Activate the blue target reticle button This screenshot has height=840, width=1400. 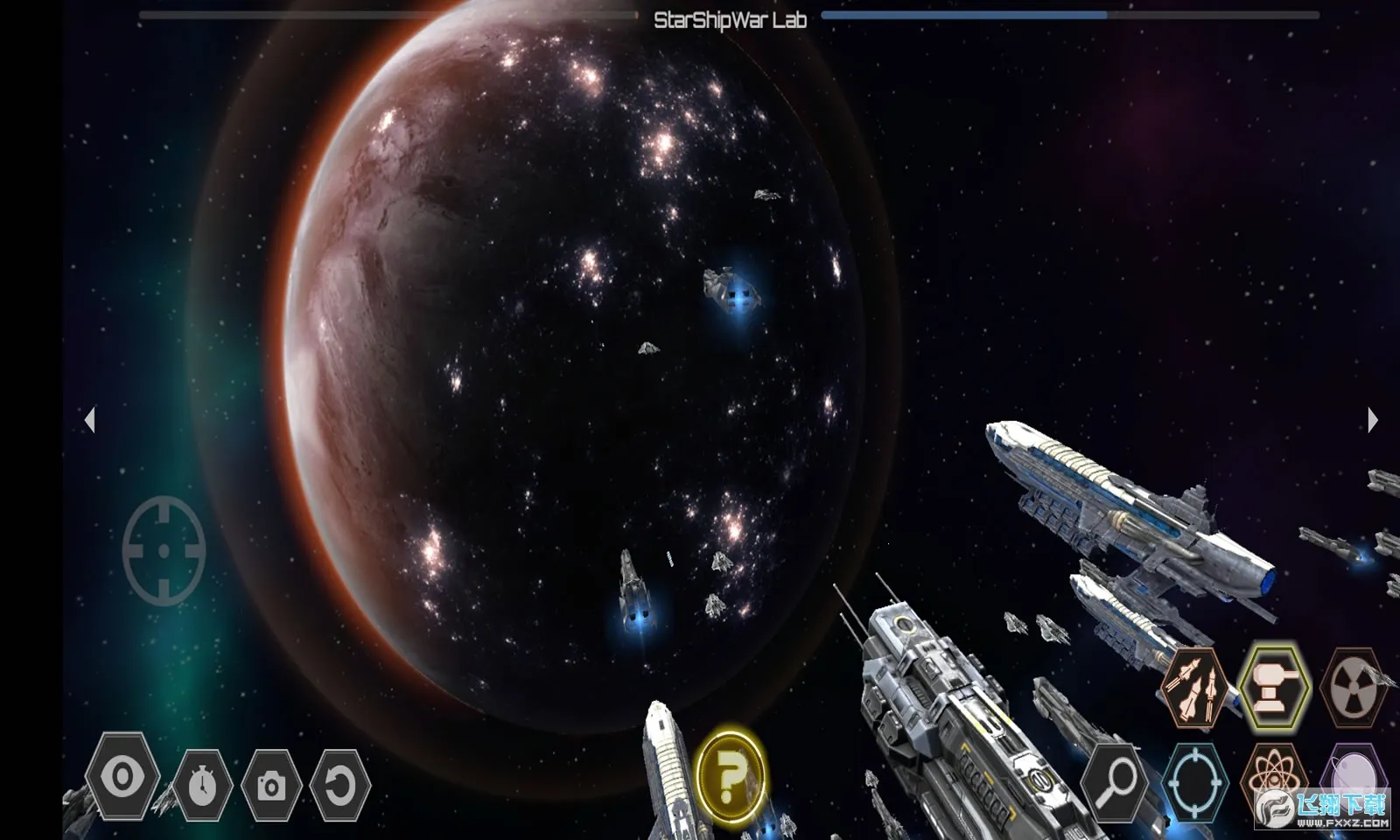(1194, 782)
